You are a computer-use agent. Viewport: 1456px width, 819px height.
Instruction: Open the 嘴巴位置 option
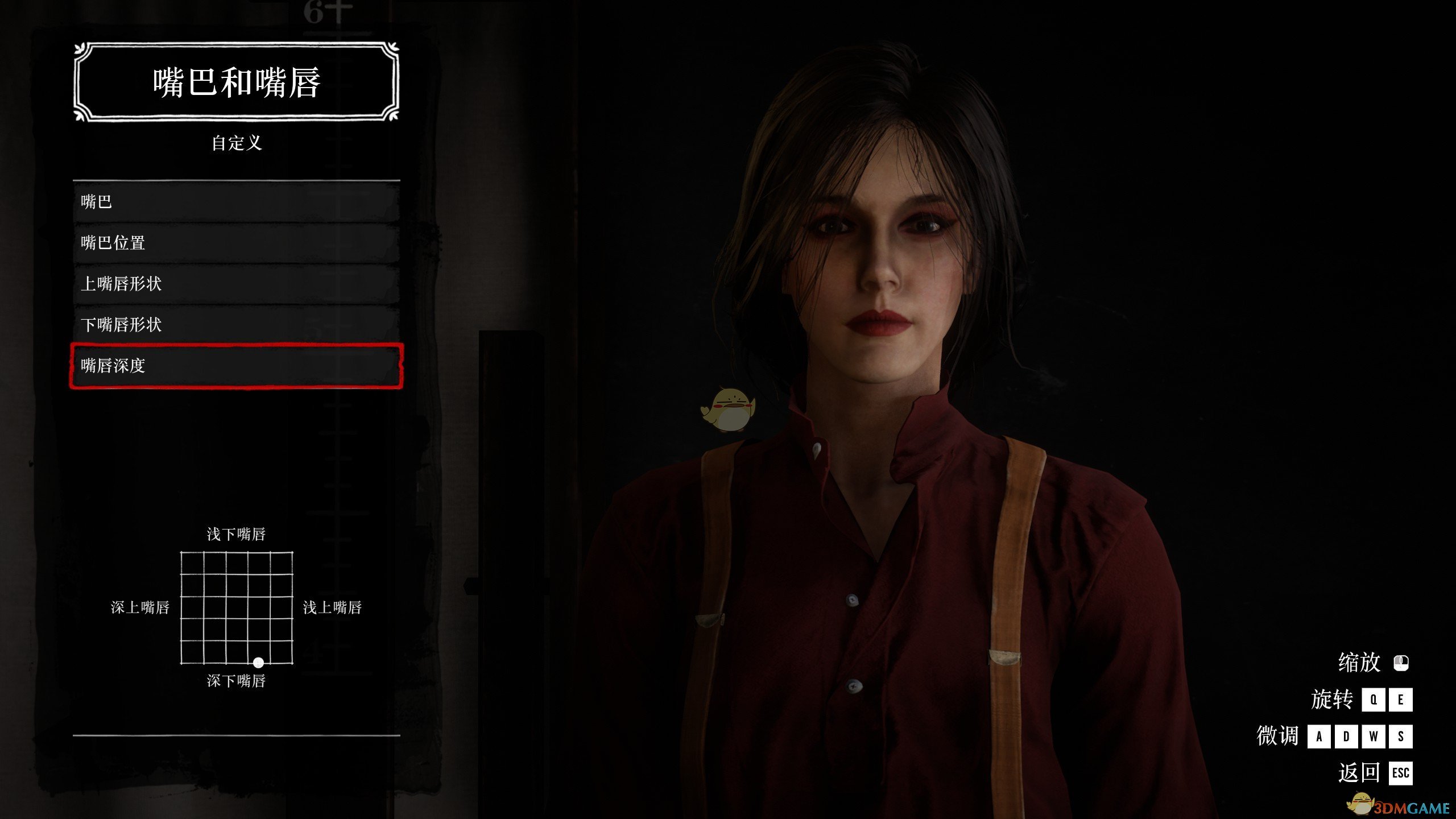click(x=236, y=243)
